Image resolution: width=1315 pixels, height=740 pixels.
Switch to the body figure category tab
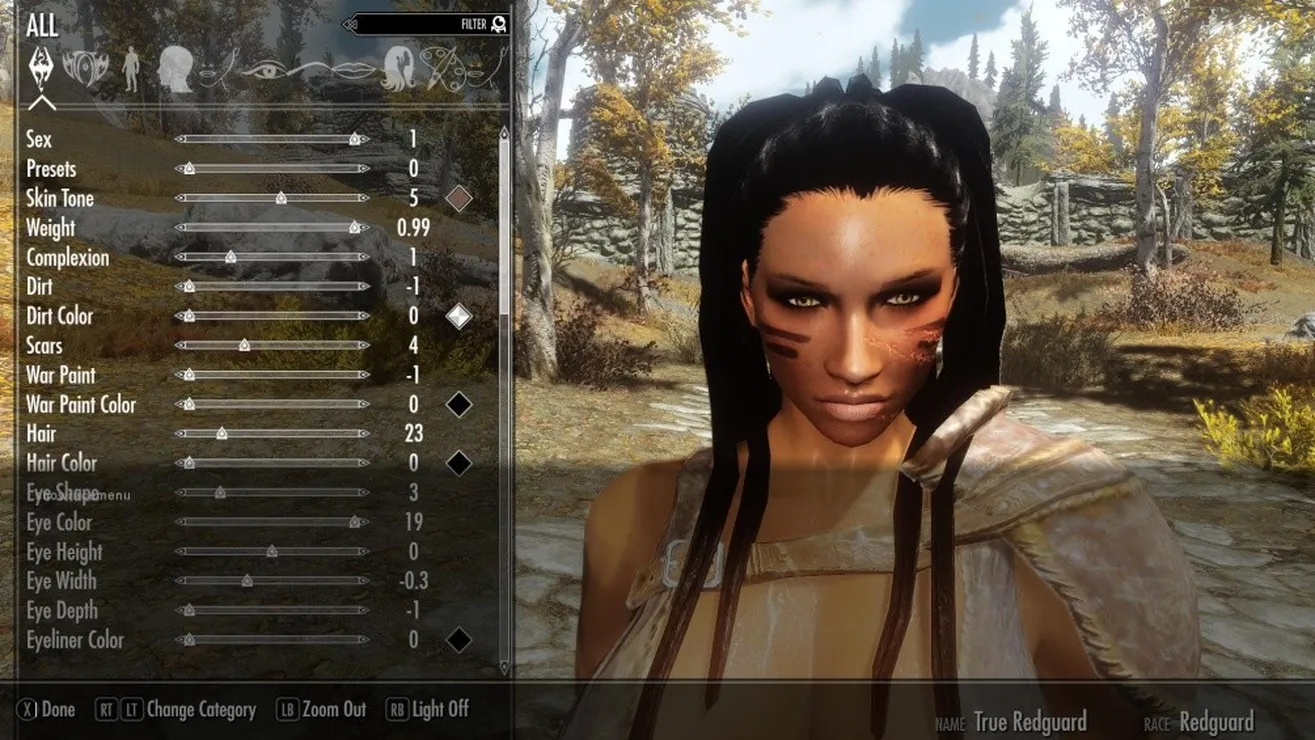(x=131, y=68)
